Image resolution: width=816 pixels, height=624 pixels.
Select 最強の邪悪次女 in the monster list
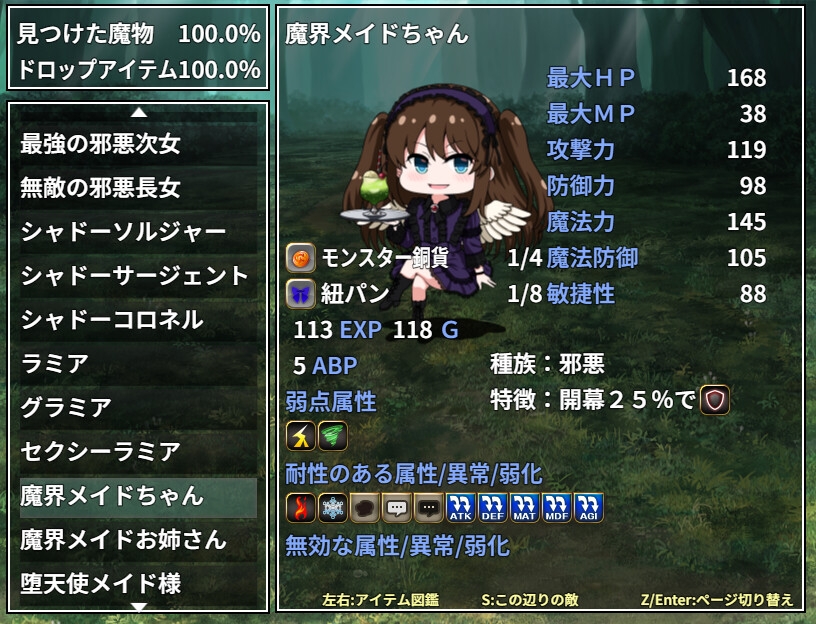pyautogui.click(x=138, y=144)
